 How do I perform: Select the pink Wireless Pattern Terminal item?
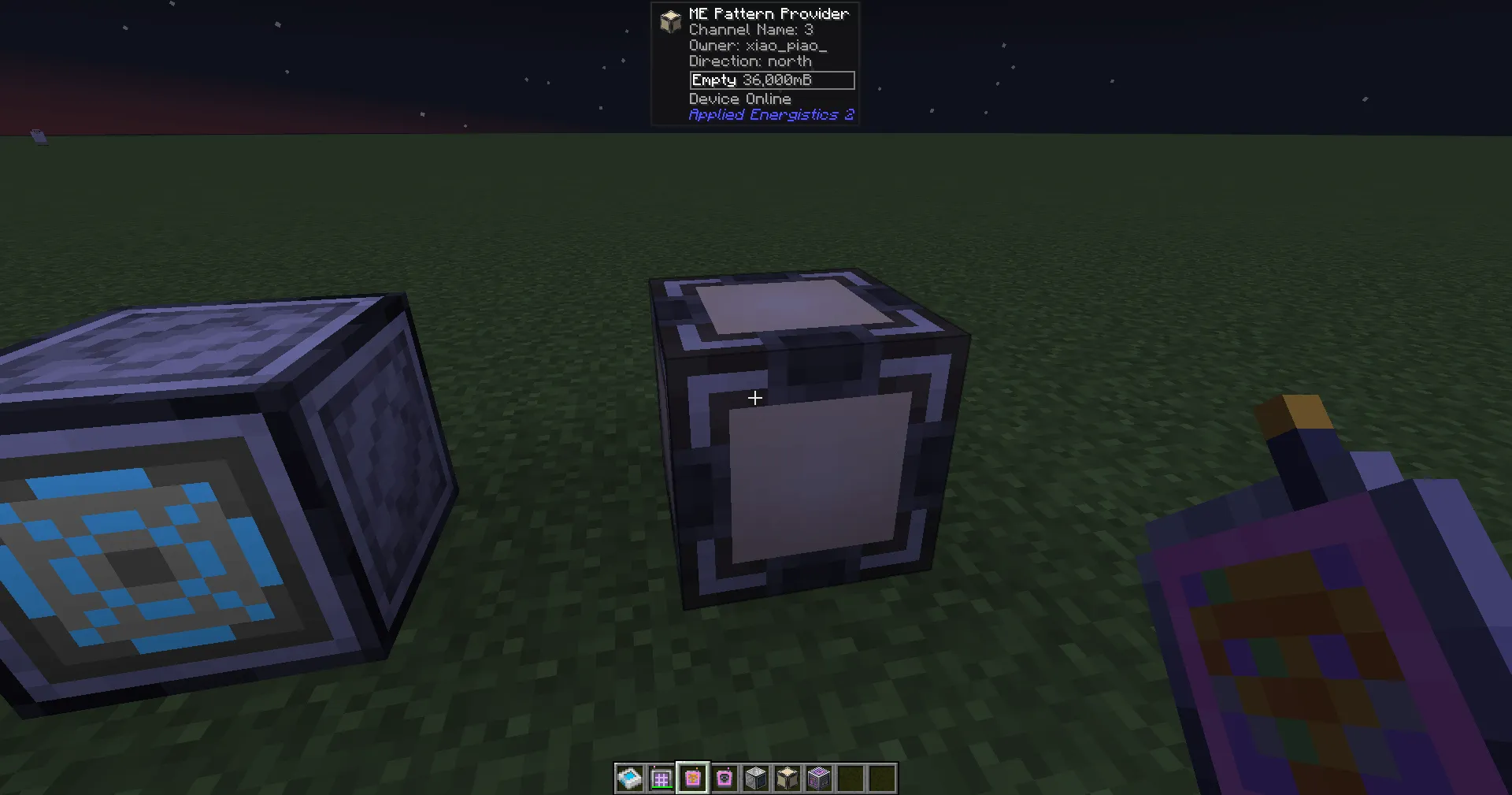[724, 778]
